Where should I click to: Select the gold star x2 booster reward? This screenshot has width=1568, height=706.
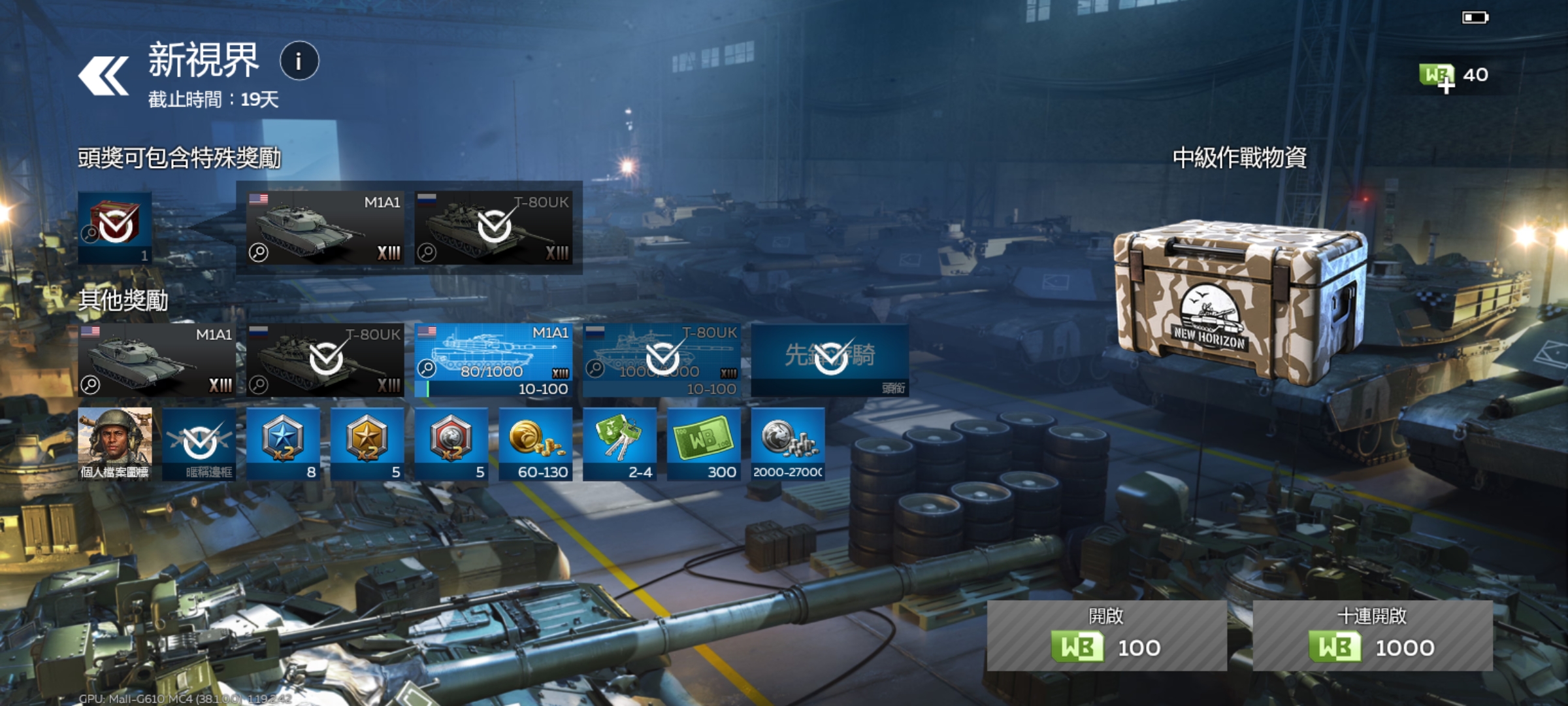[x=367, y=444]
